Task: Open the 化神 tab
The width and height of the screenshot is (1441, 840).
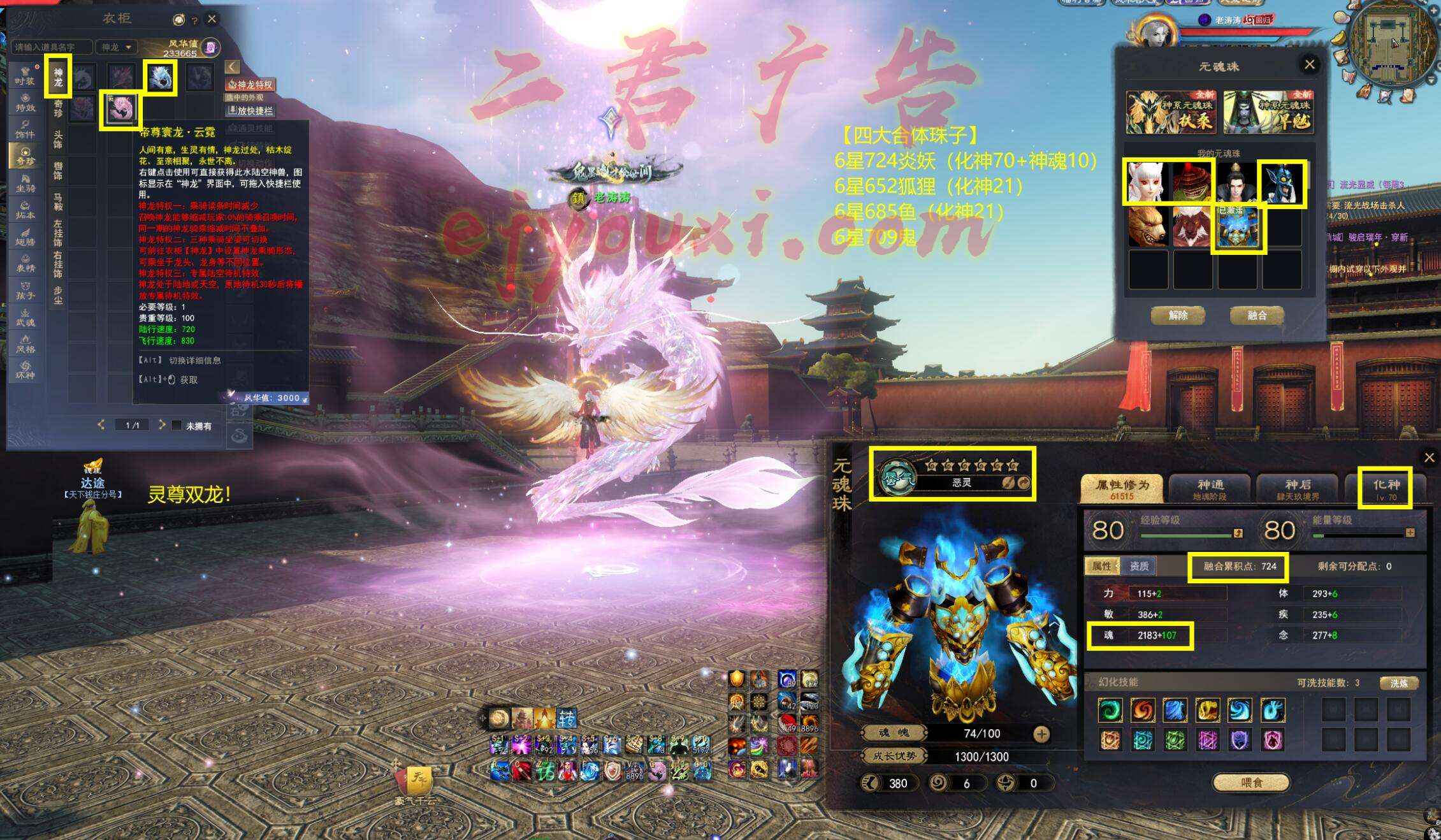Action: (x=1385, y=489)
